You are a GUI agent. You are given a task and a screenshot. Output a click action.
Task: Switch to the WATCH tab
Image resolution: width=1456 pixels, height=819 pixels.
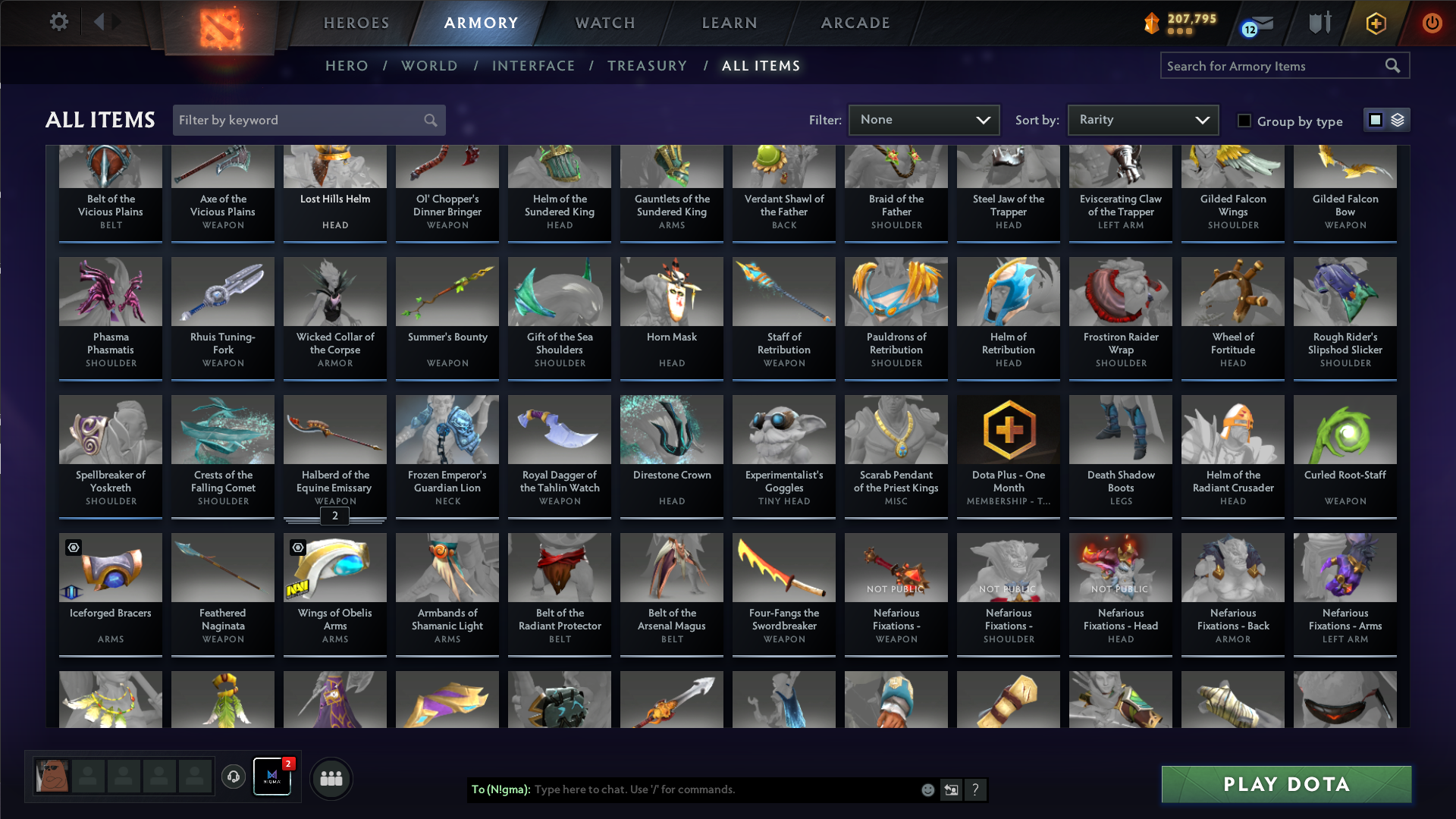(x=604, y=23)
